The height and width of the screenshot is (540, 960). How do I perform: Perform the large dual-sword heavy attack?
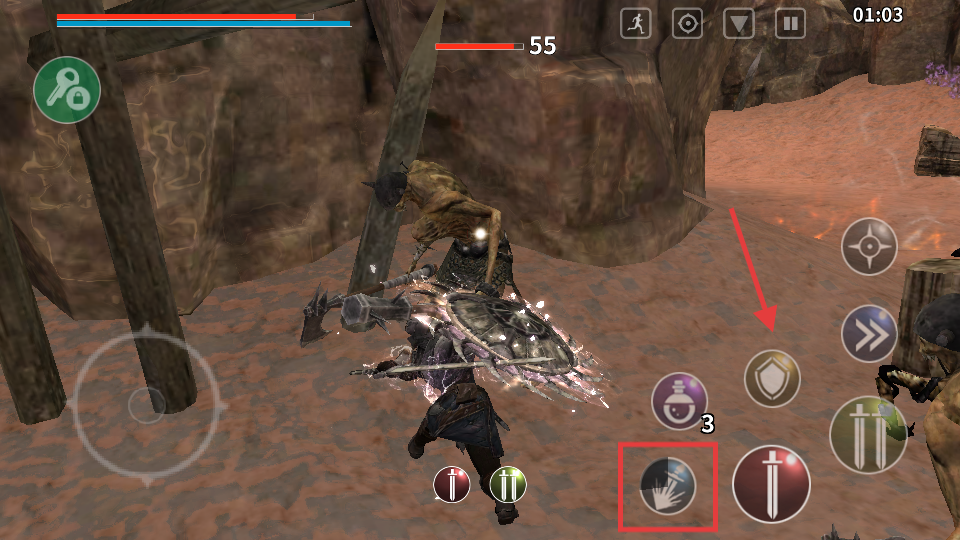coord(867,434)
